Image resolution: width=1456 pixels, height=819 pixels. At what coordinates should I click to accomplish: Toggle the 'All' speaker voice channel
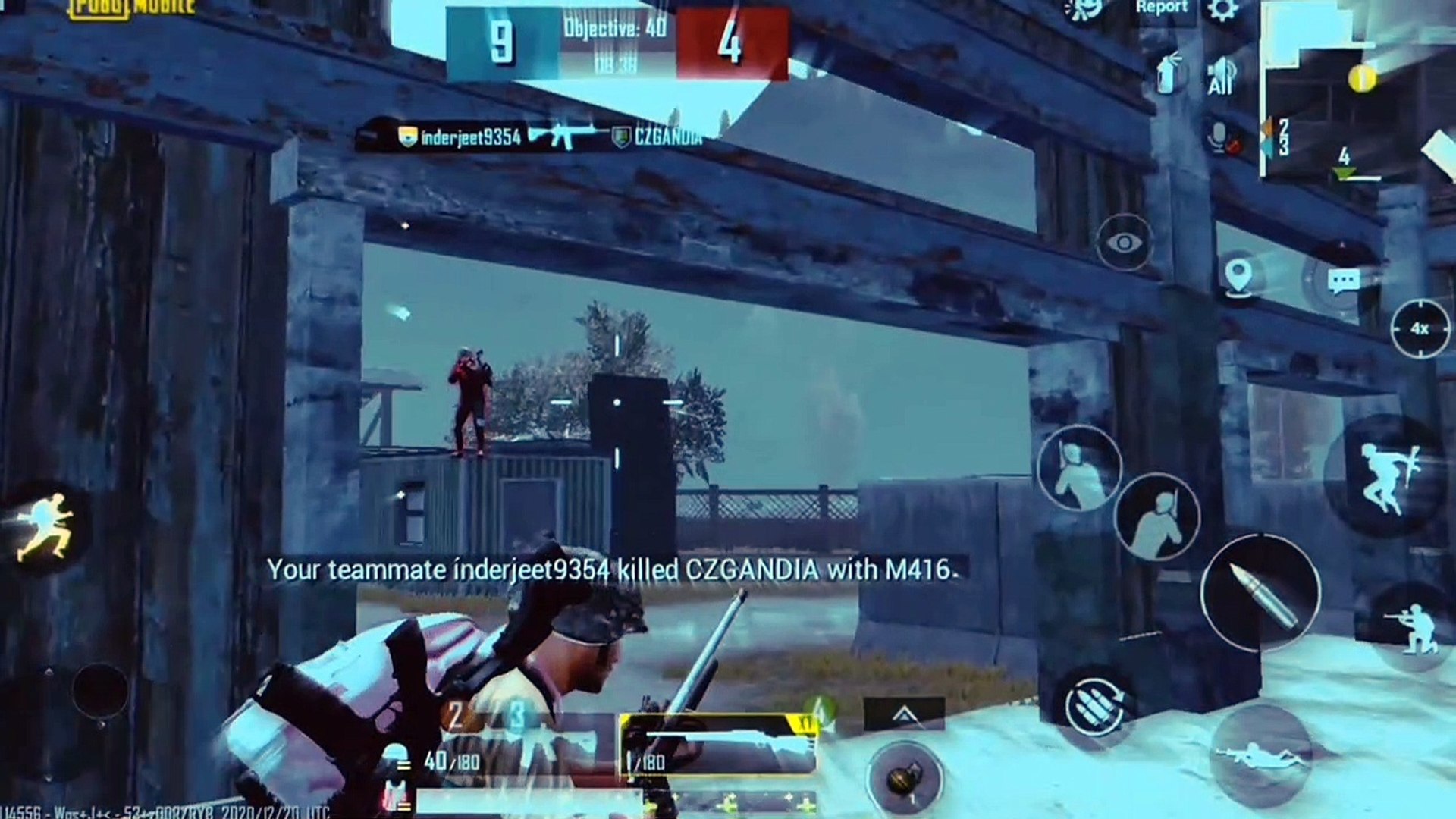click(1220, 77)
